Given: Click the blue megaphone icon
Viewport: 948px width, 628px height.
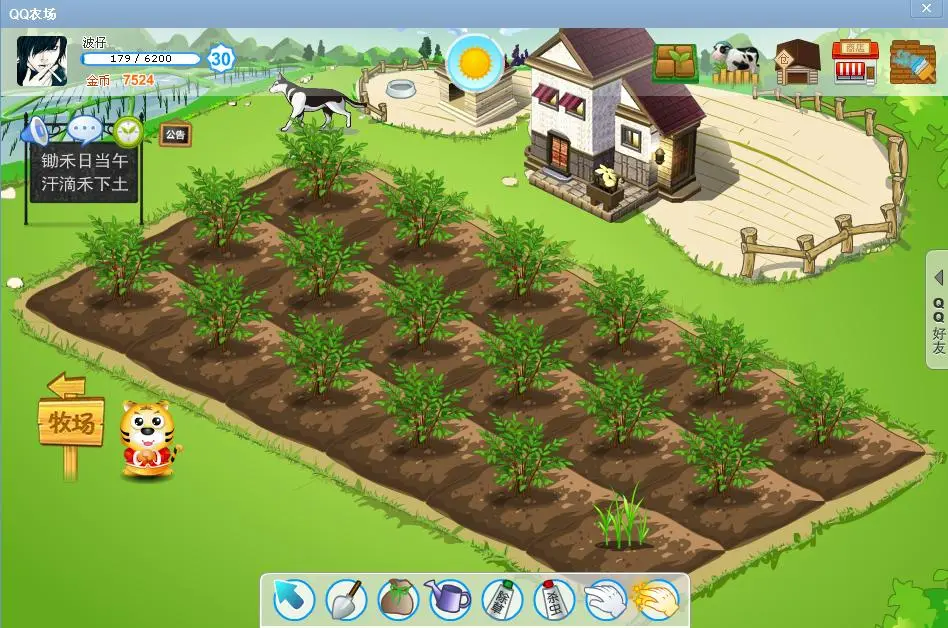Looking at the screenshot, I should [x=36, y=131].
